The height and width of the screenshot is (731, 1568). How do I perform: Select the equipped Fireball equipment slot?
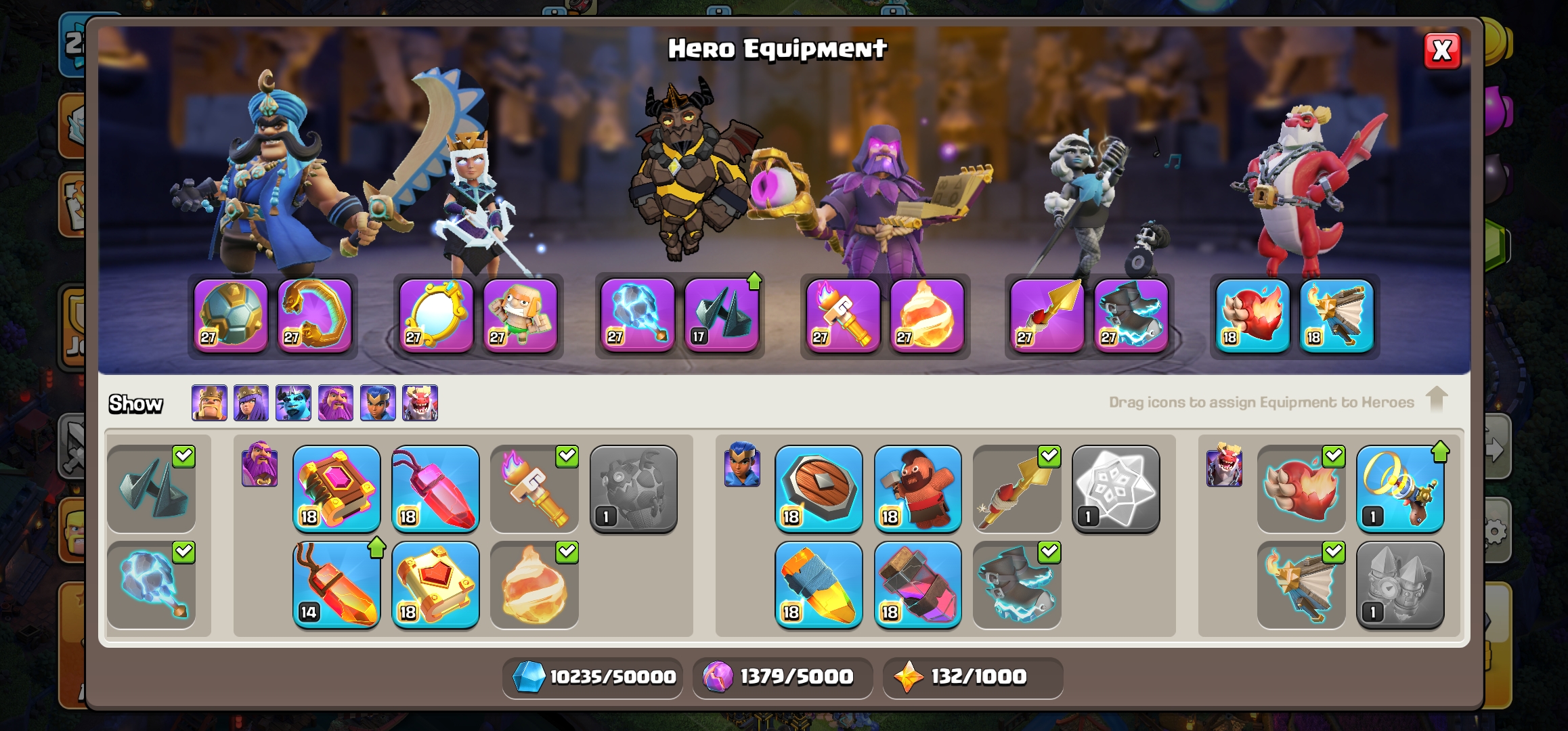pos(927,315)
